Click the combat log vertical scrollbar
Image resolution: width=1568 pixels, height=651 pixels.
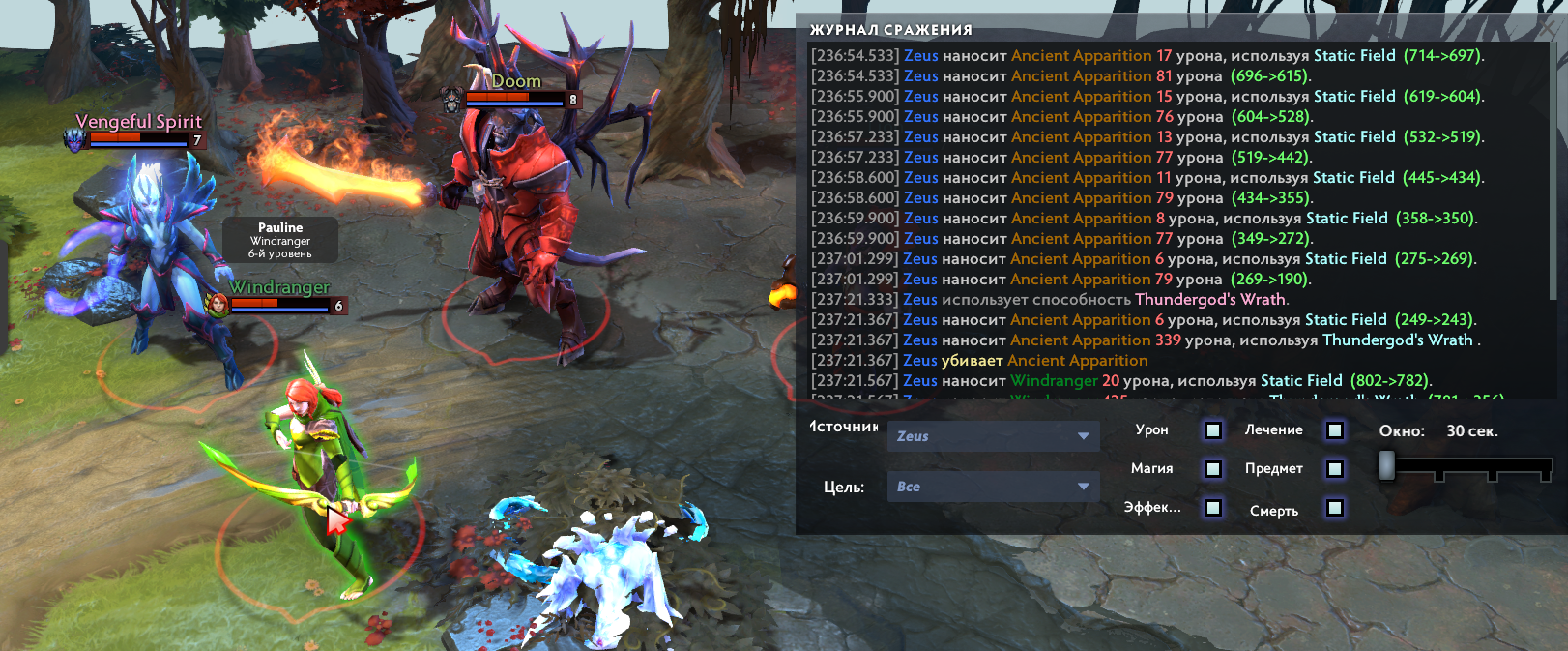click(x=1553, y=174)
